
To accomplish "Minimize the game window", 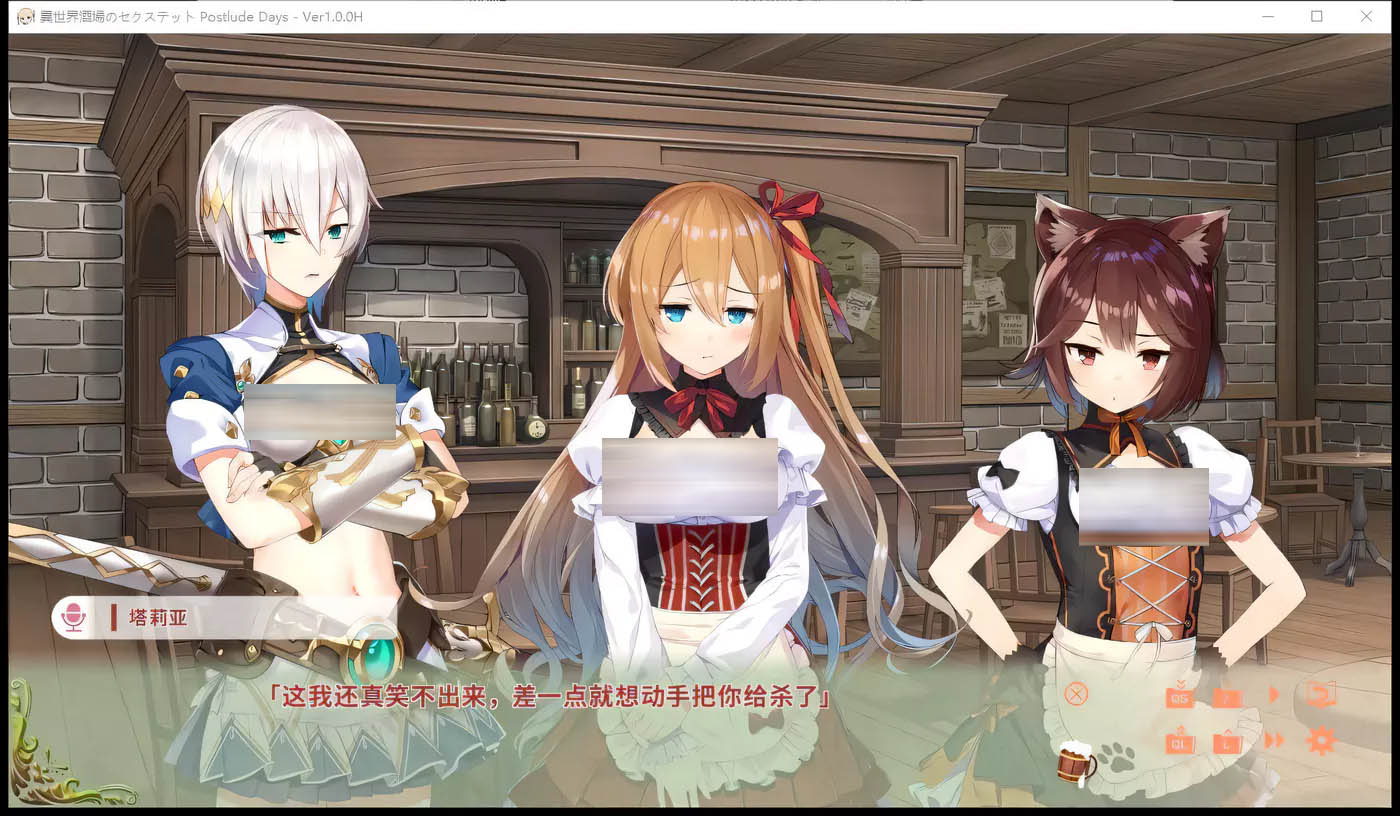I will (1268, 16).
